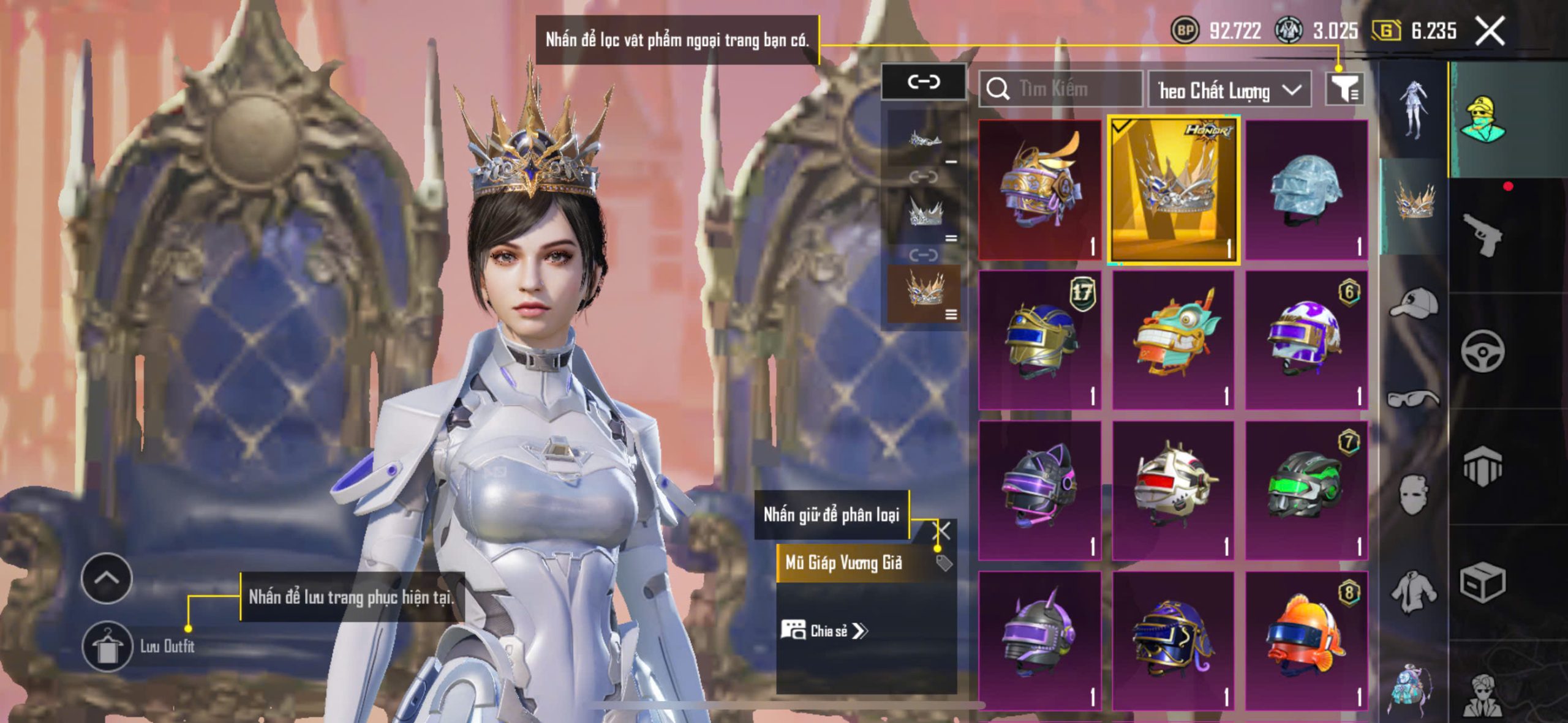Close the Mũ Giáp Vương Giả popup
This screenshot has width=1568, height=723.
coord(942,531)
